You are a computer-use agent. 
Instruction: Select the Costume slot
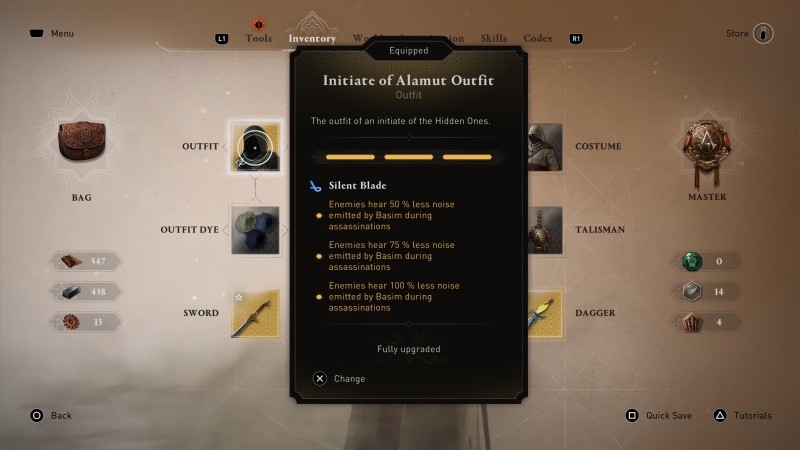pyautogui.click(x=544, y=147)
